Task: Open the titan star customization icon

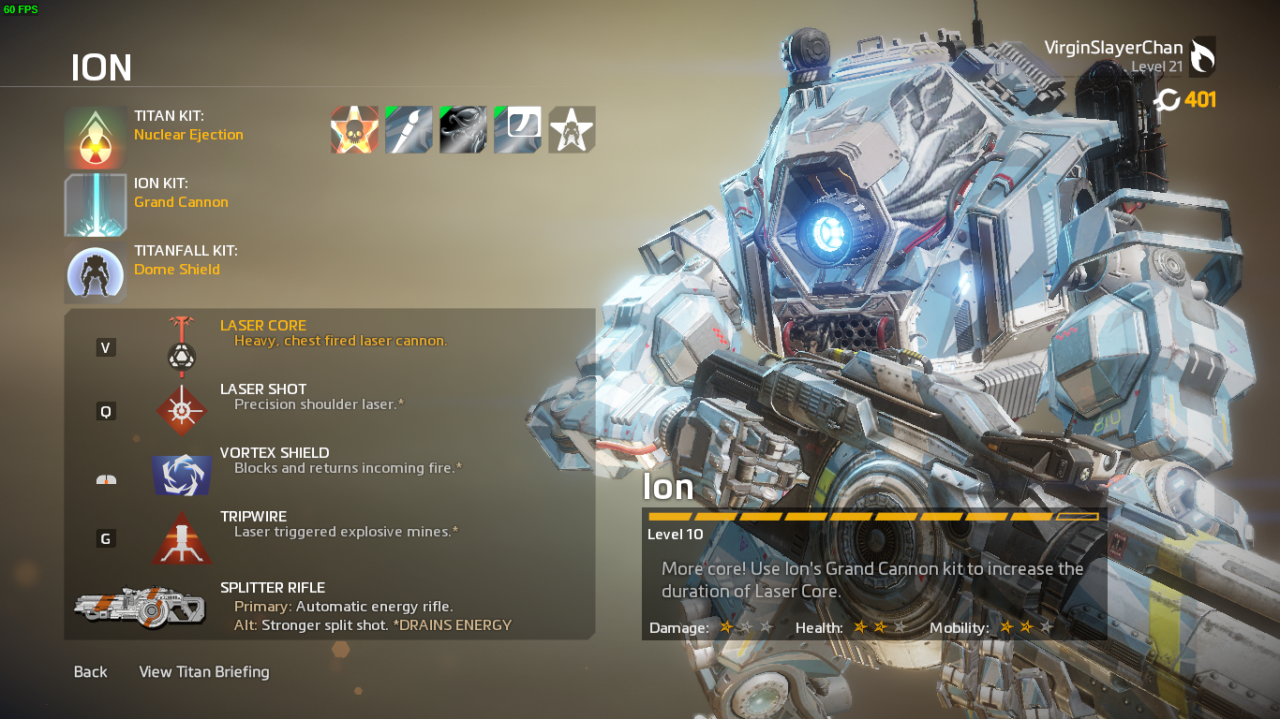Action: click(572, 130)
